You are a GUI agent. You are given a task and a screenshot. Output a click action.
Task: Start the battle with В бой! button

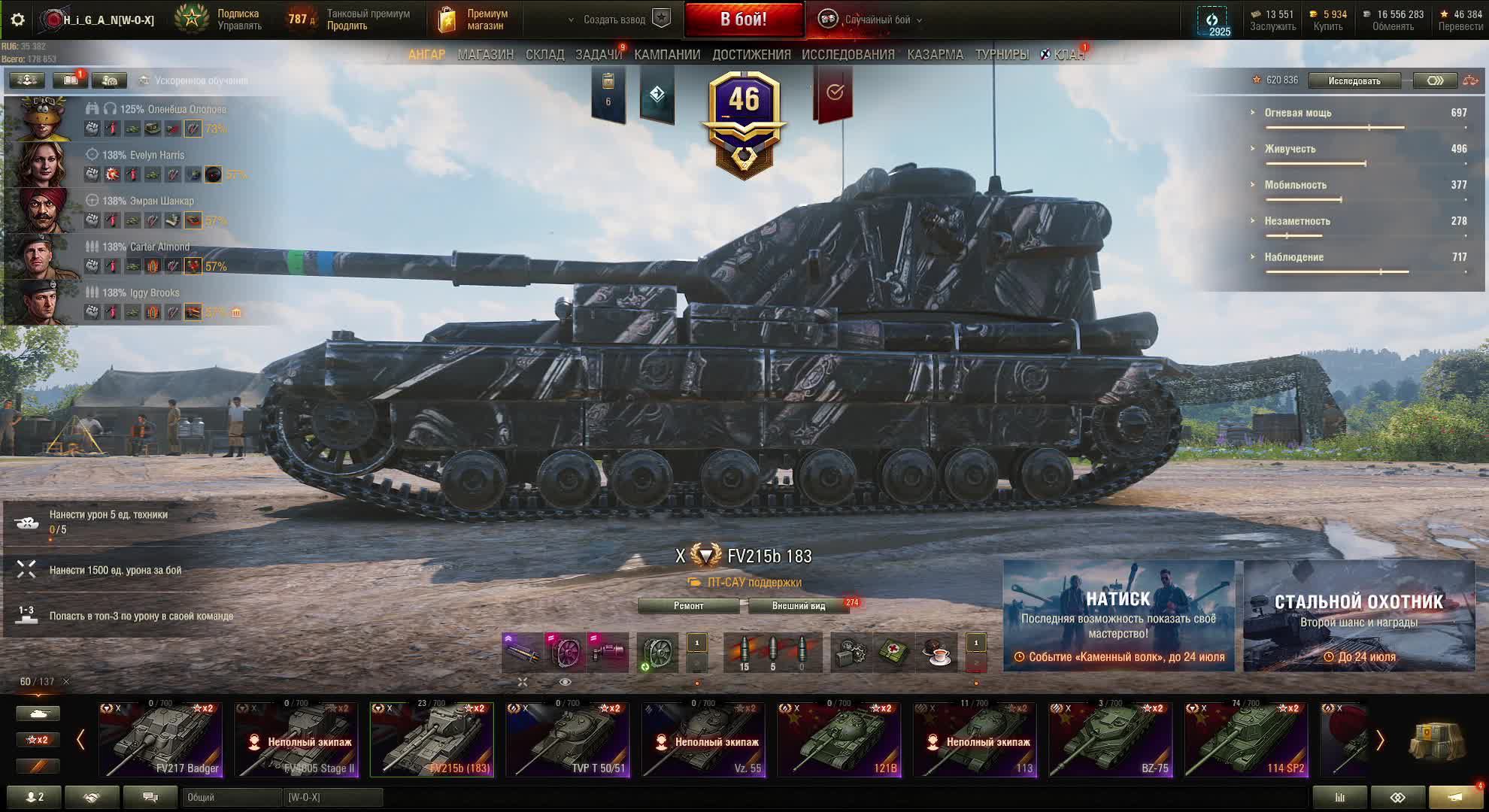coord(743,20)
